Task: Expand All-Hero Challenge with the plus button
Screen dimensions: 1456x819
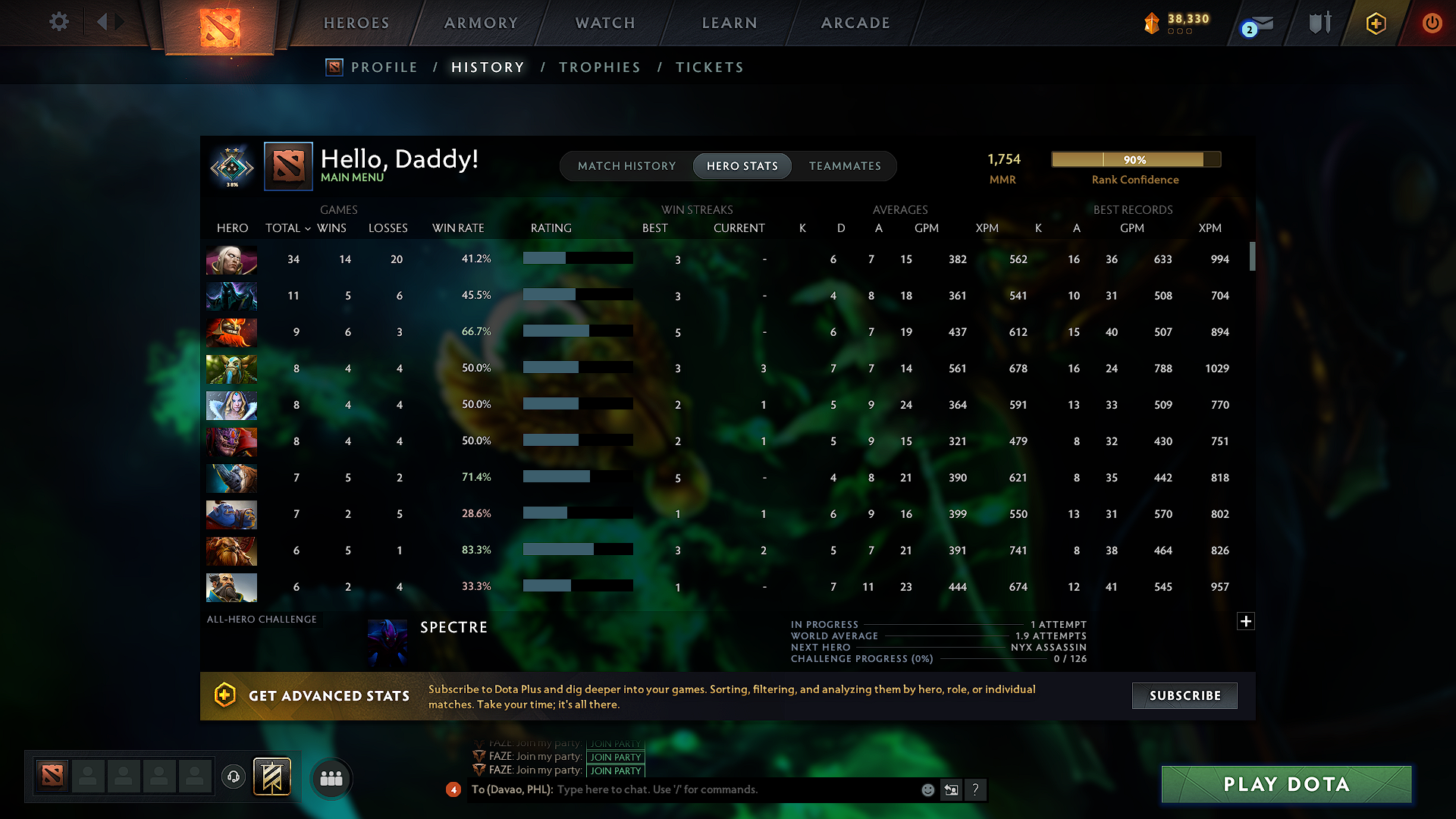Action: pos(1245,621)
